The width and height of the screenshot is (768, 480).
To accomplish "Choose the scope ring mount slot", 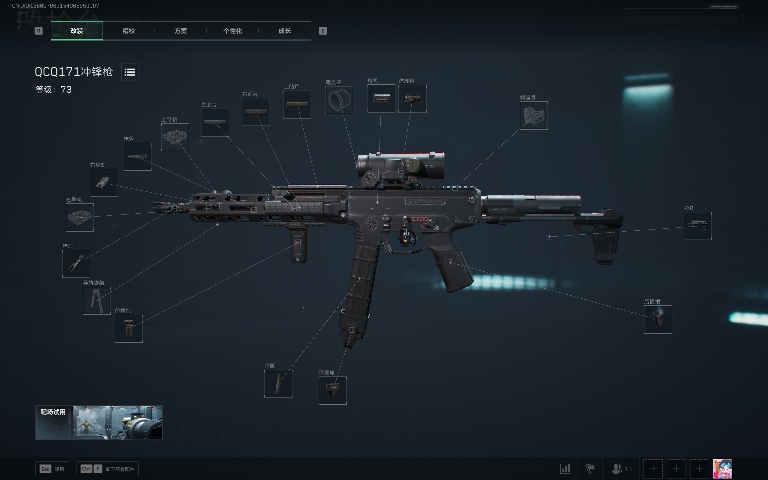I will (x=340, y=100).
